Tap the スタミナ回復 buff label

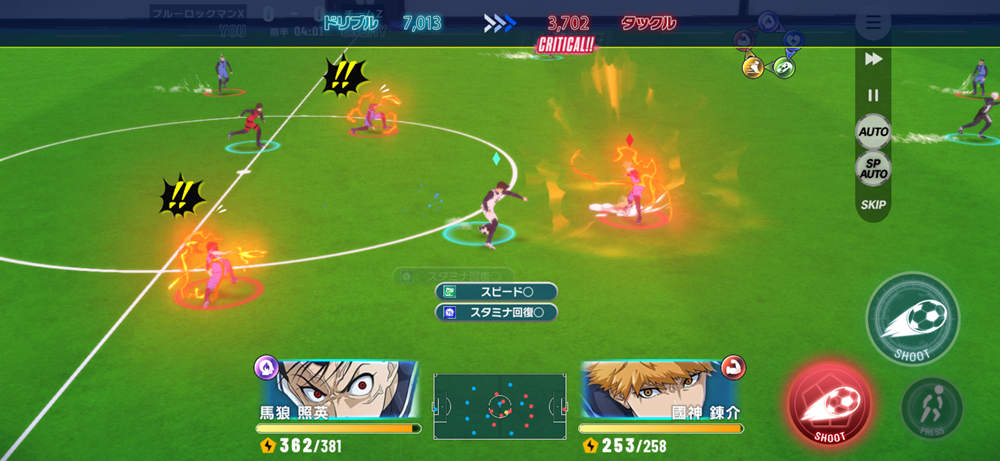(497, 312)
